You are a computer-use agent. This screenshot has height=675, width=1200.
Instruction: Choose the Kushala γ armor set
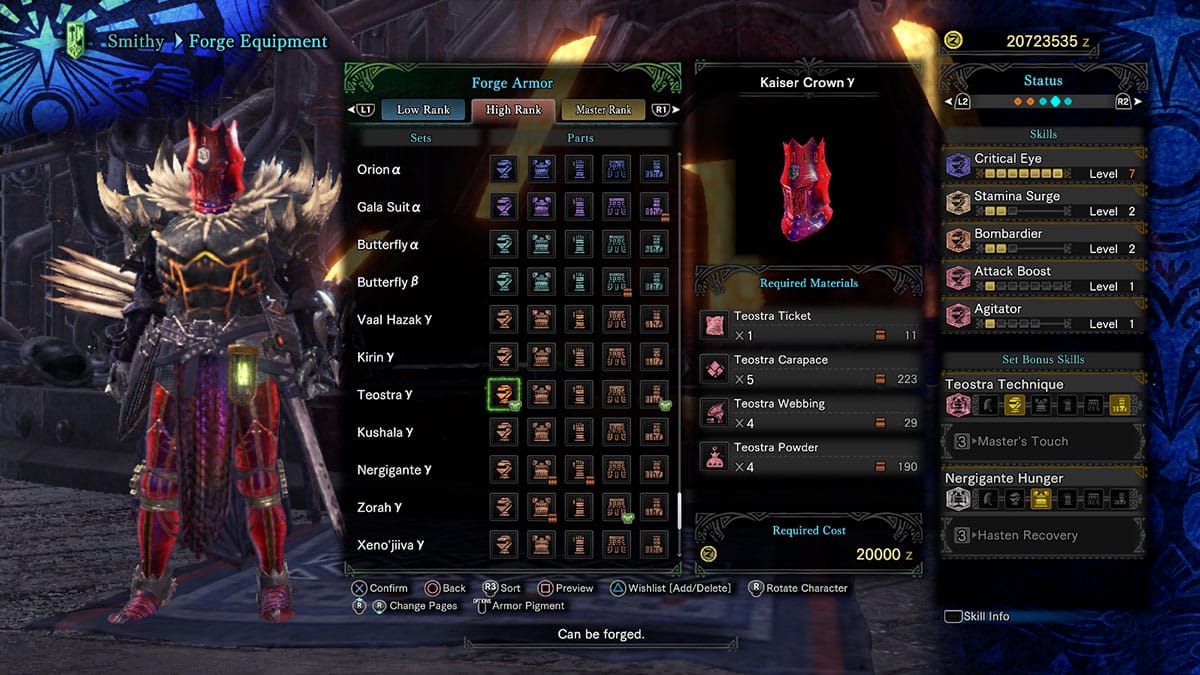click(x=386, y=433)
